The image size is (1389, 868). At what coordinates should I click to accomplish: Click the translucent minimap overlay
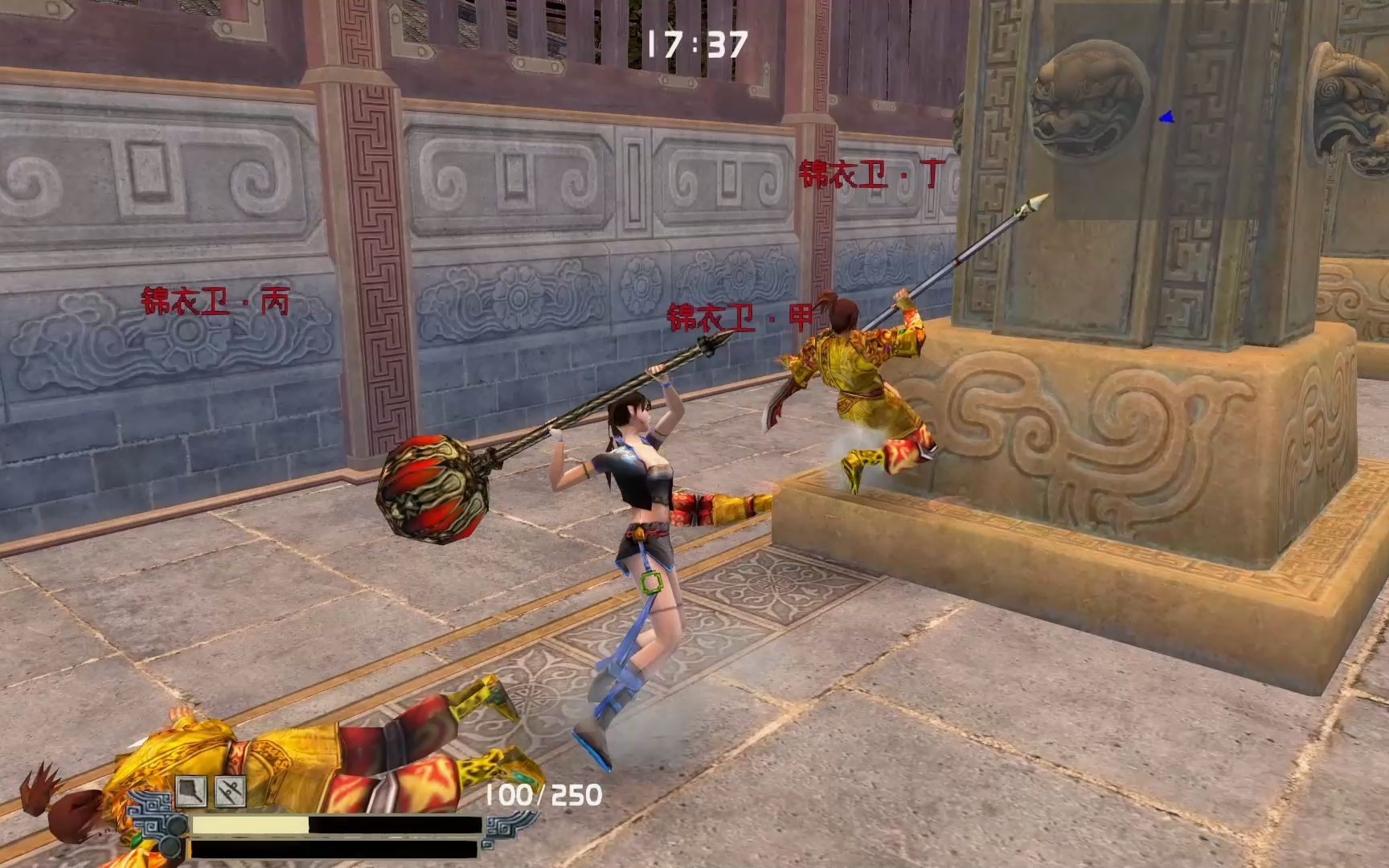point(1220,113)
